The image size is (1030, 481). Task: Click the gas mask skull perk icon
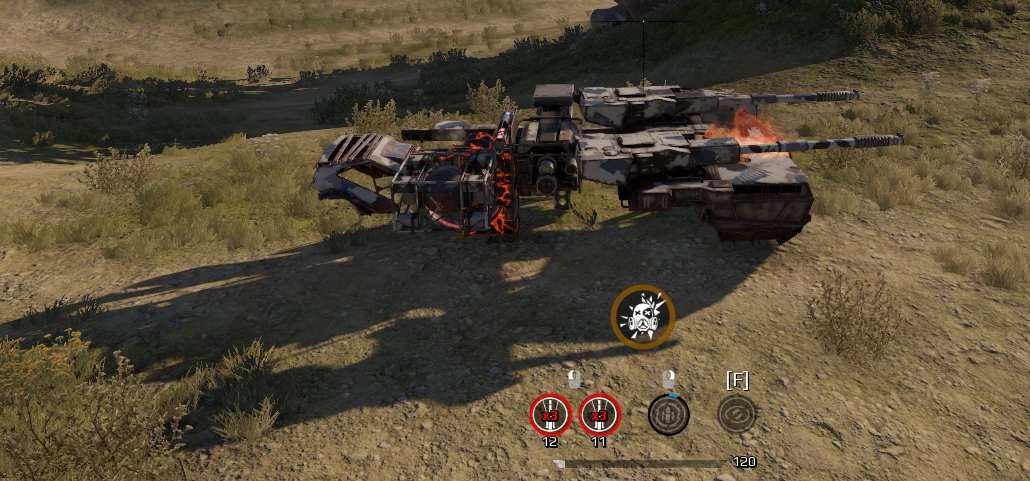(643, 317)
